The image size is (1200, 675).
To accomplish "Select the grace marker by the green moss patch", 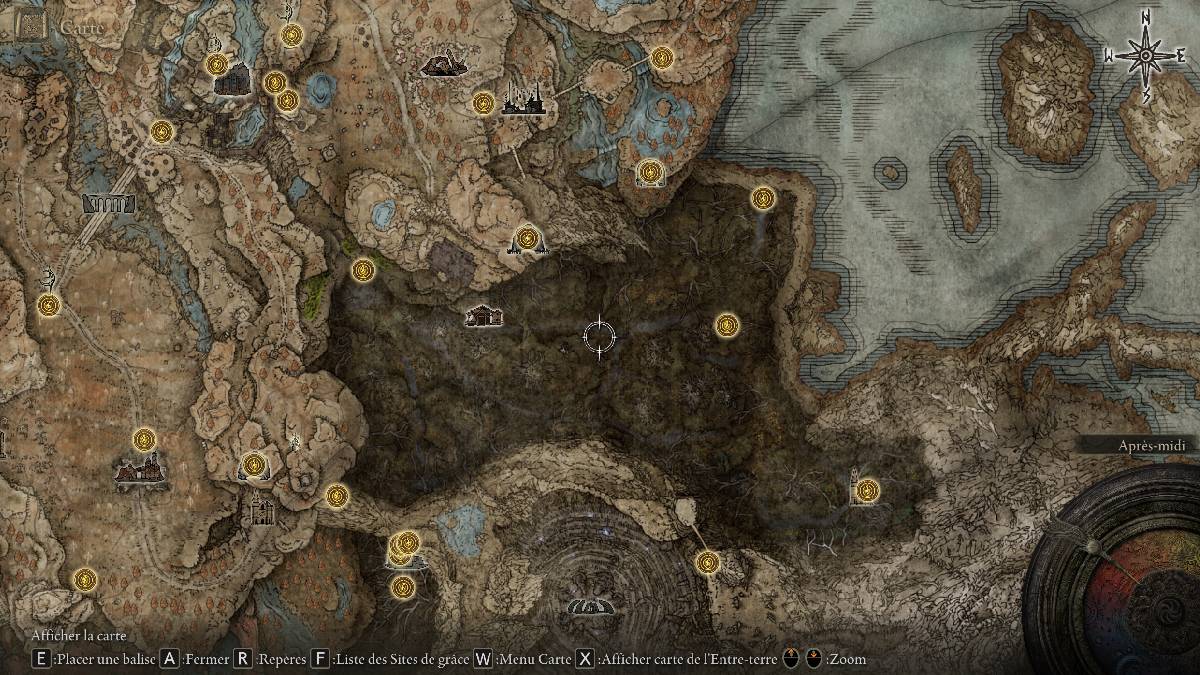I will (363, 268).
